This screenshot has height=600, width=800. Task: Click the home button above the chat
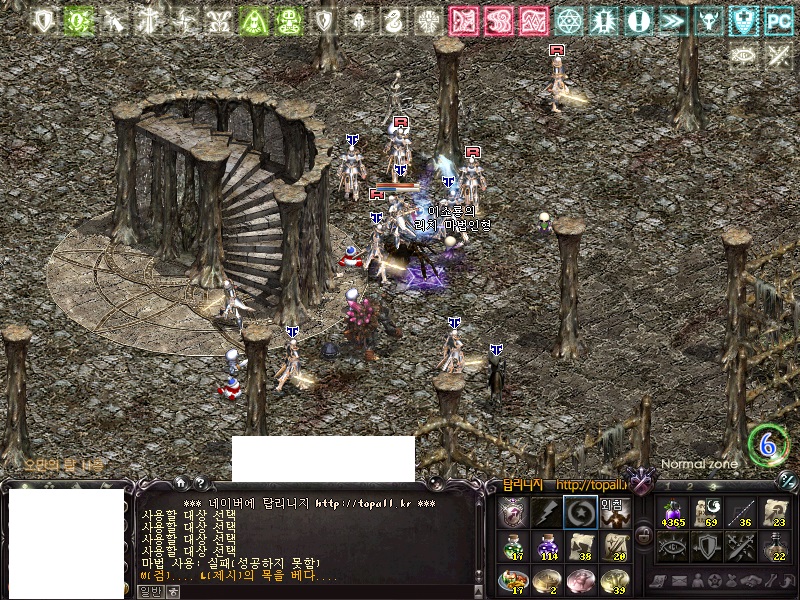pos(180,482)
